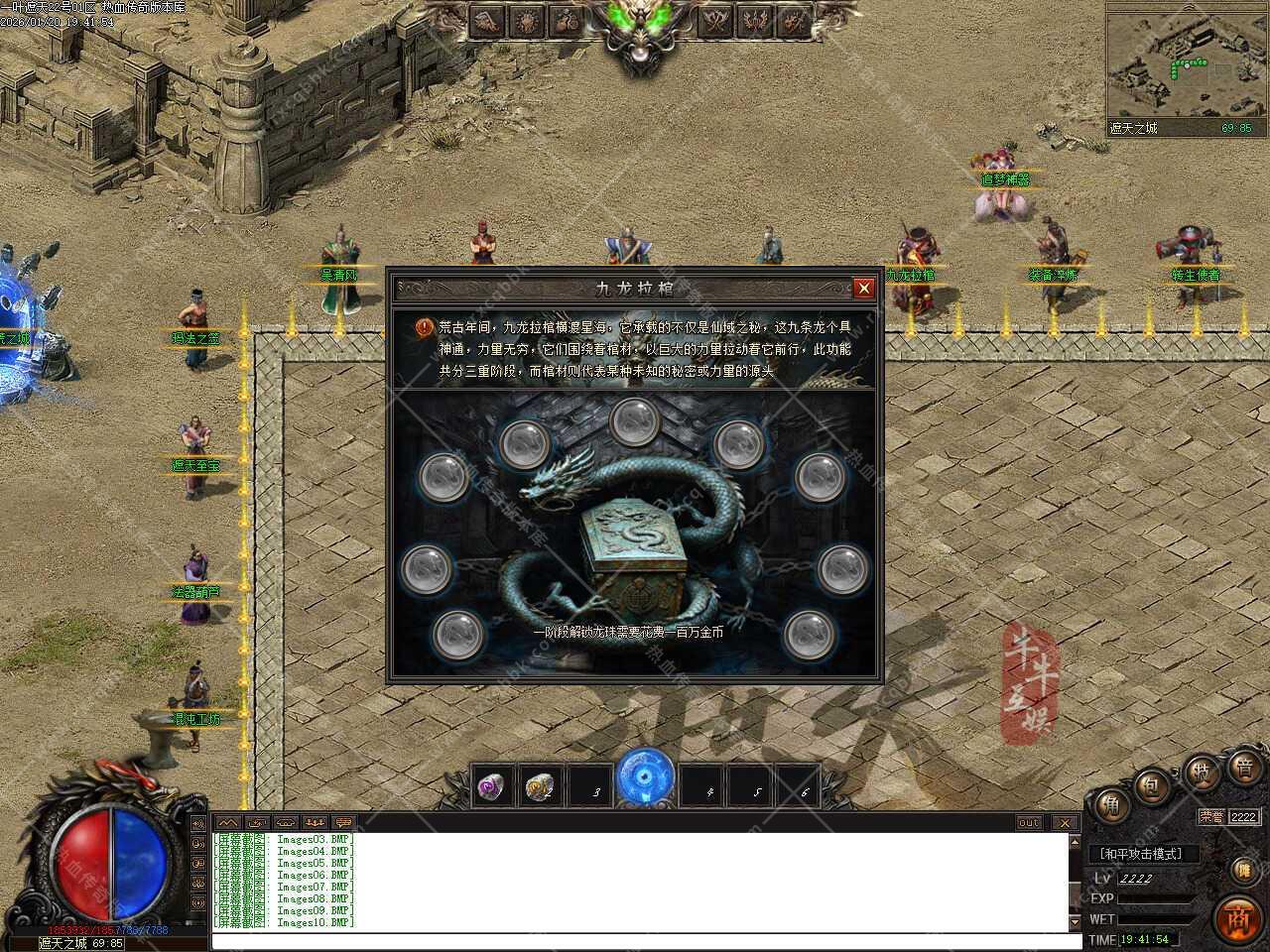Click the chat panel 'out' button
The height and width of the screenshot is (952, 1270).
(1029, 823)
